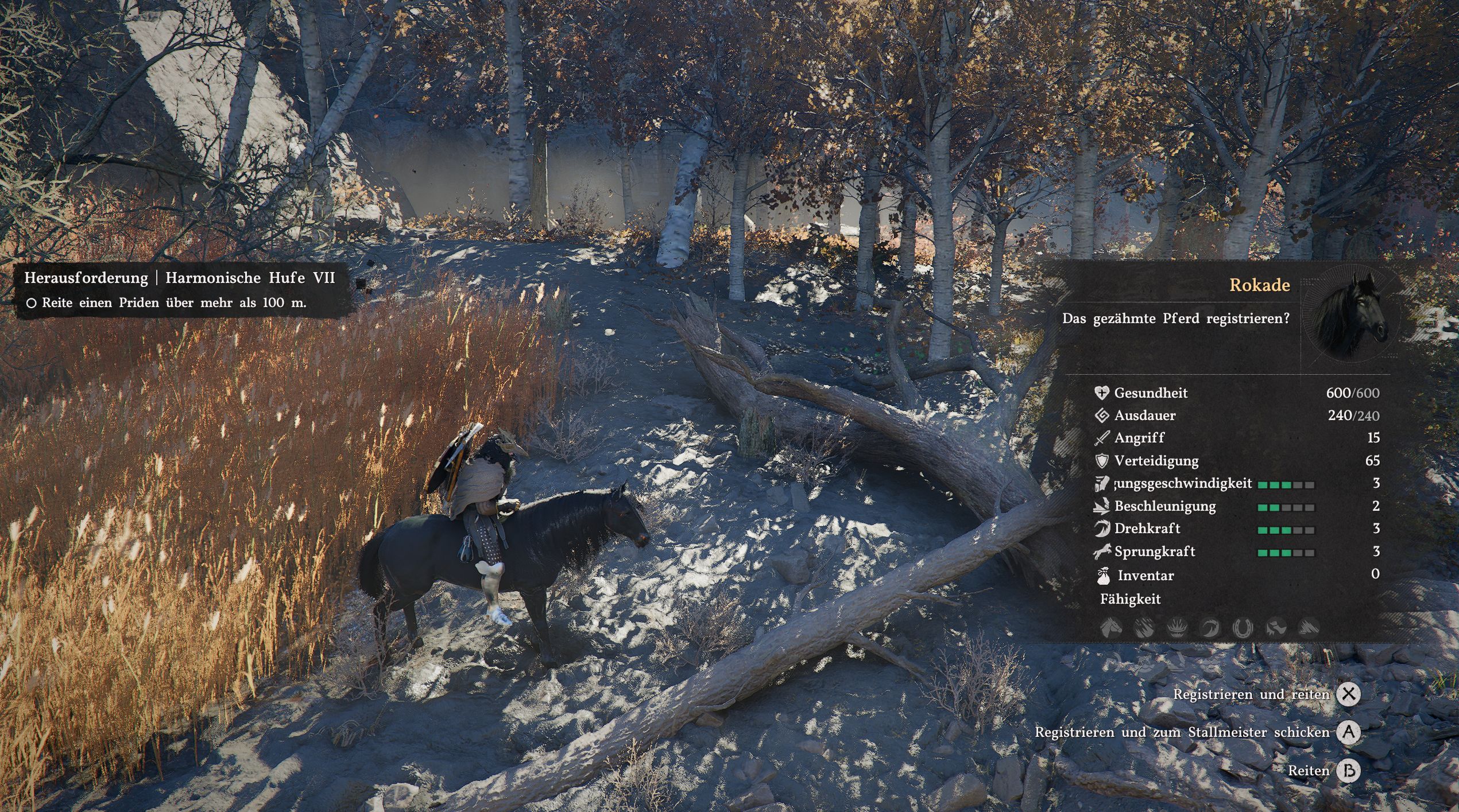Click the black horse portrait thumbnail
The image size is (1459, 812).
pyautogui.click(x=1350, y=316)
